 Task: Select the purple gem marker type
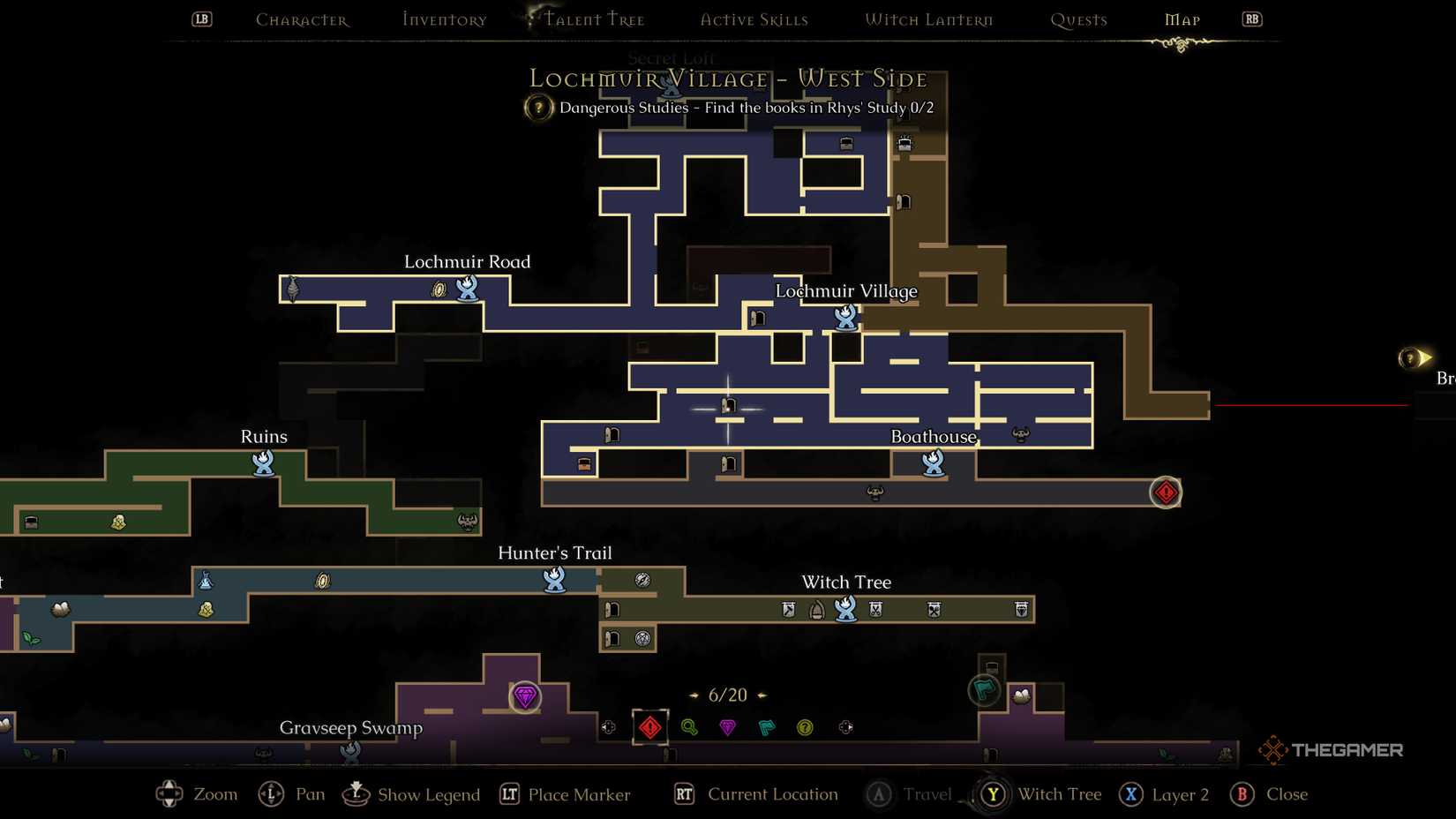(x=727, y=727)
